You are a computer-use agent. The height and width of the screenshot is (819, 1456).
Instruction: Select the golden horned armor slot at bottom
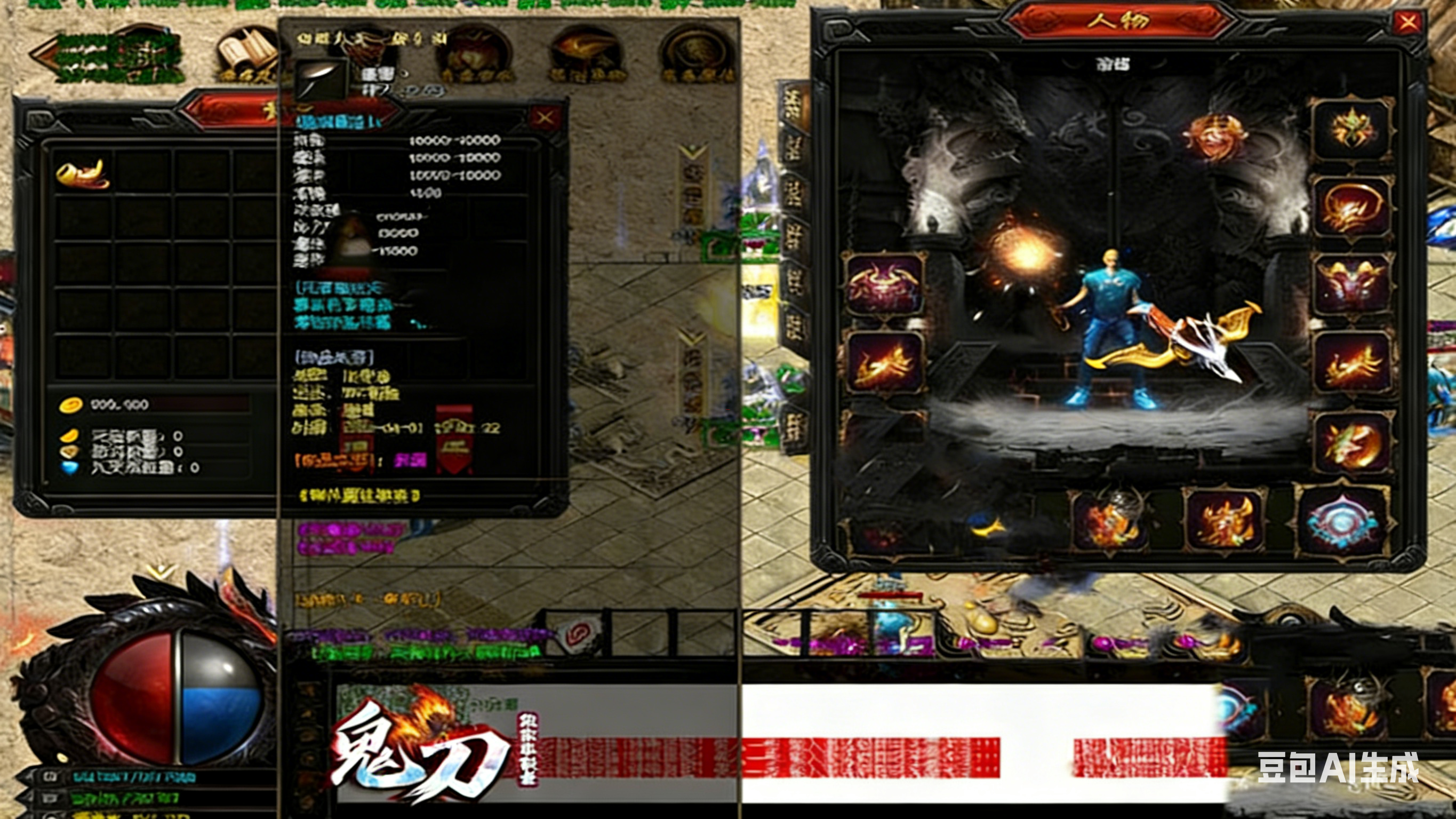pos(1224,521)
